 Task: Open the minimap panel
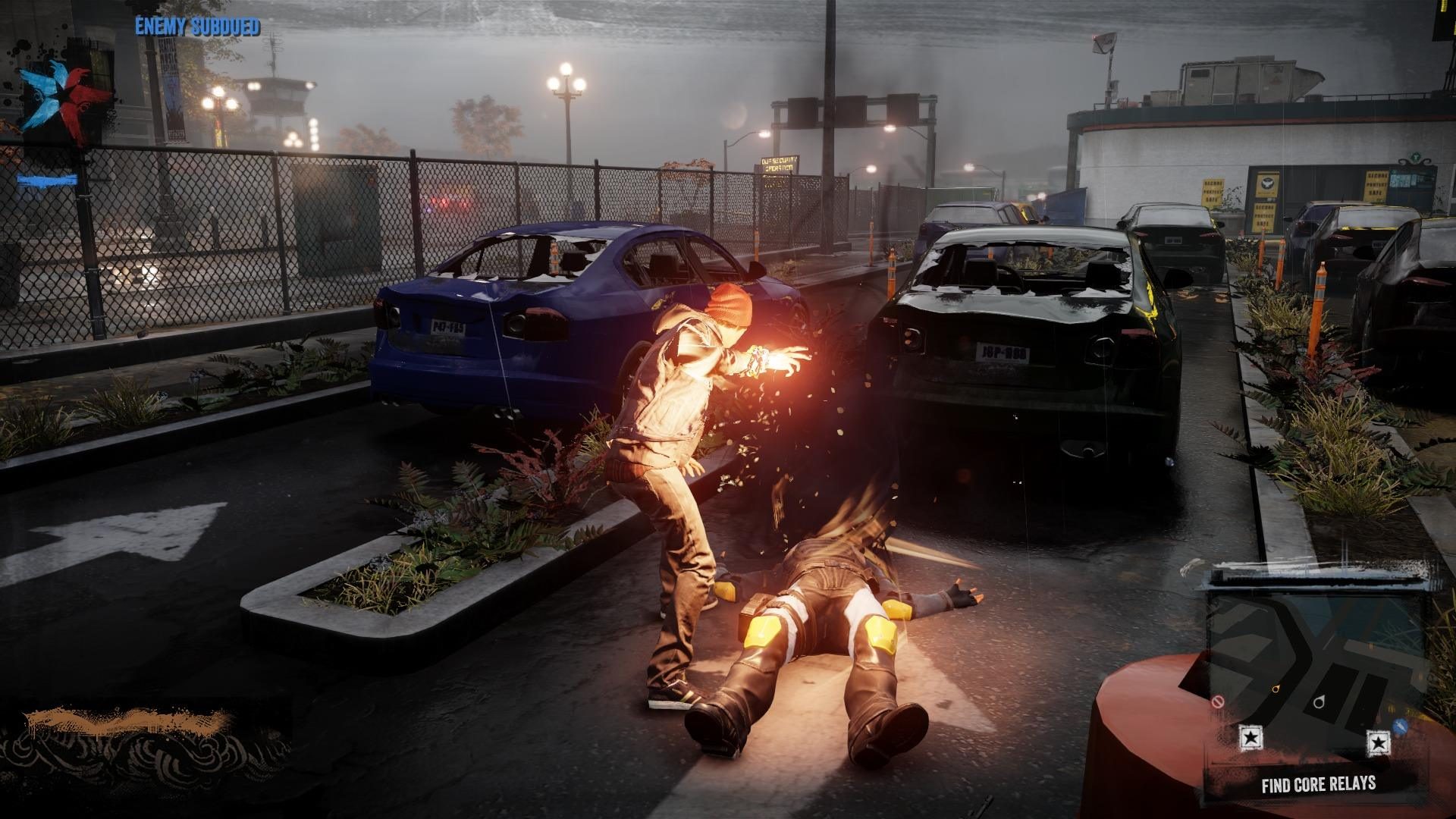1327,675
